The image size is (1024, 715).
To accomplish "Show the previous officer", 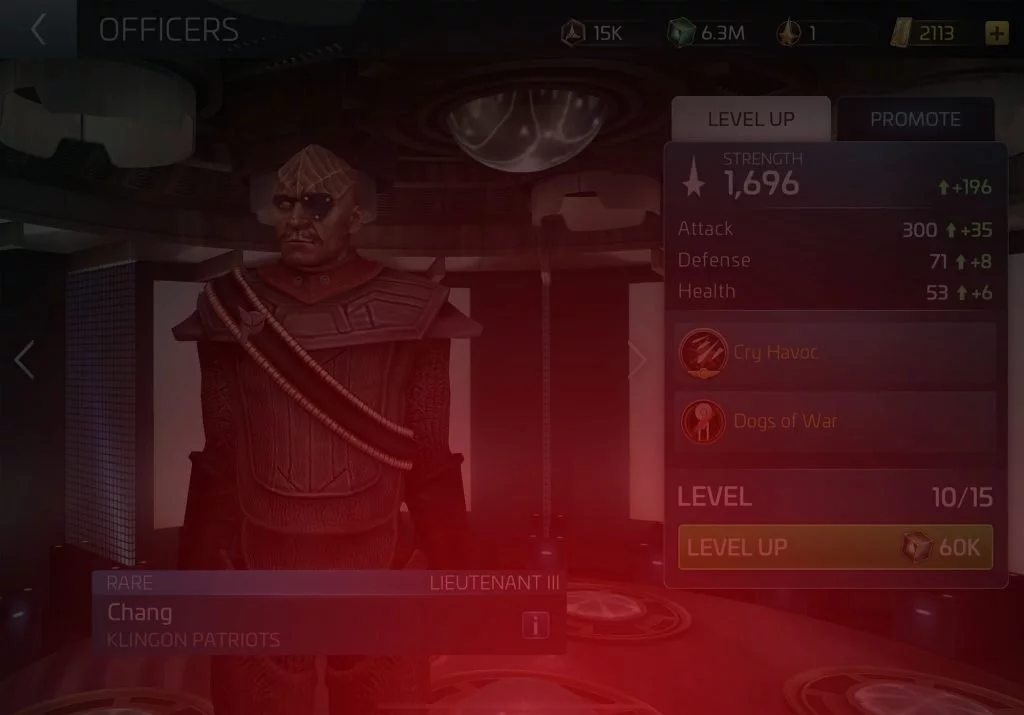I will click(x=25, y=360).
